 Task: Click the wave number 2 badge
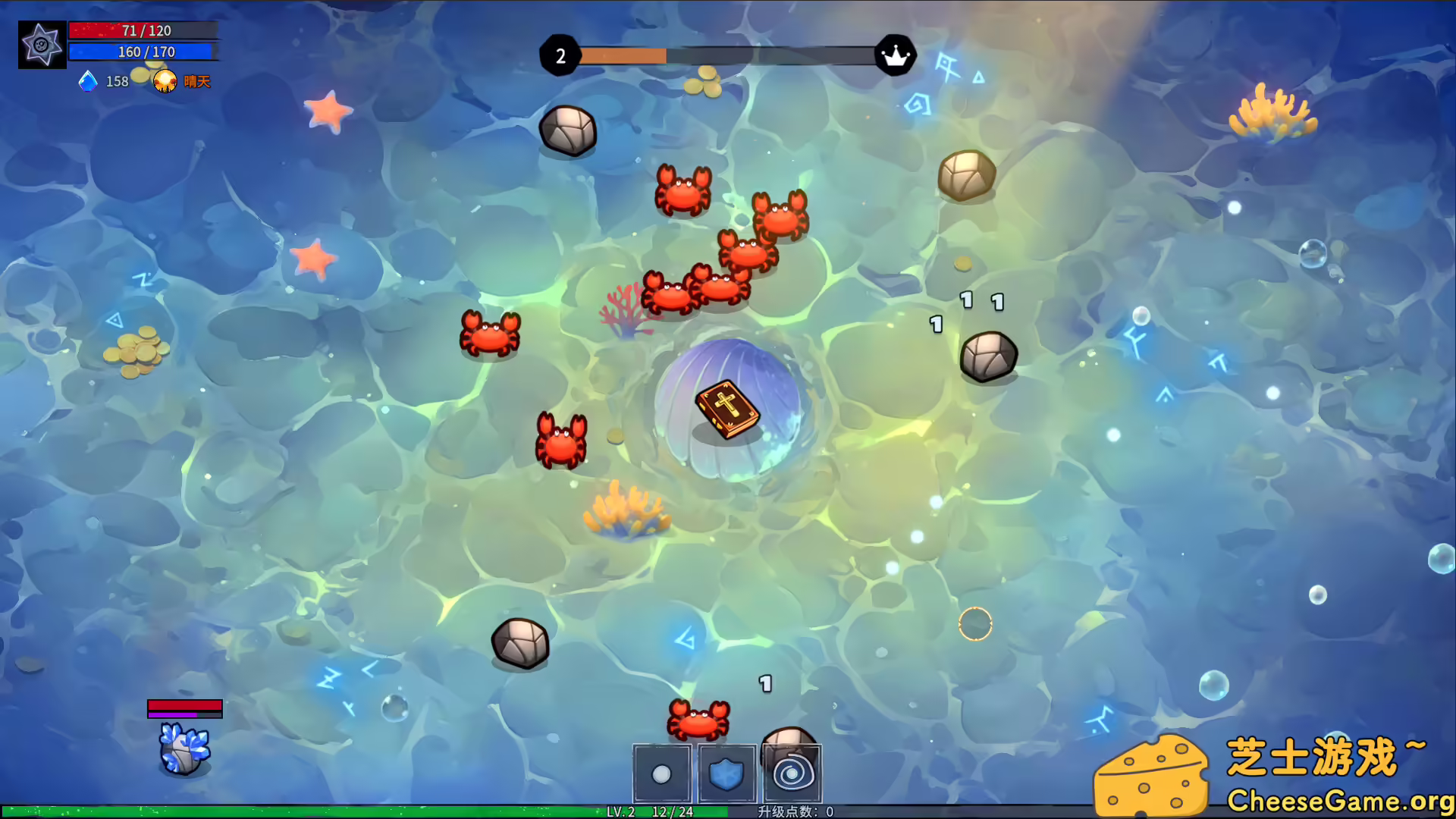point(560,54)
